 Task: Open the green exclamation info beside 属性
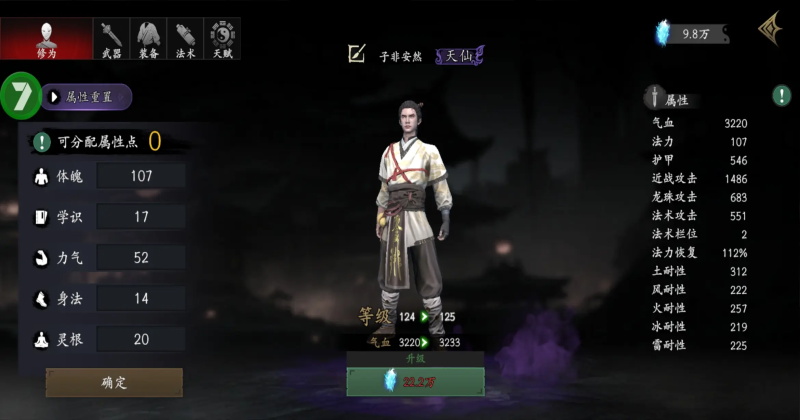pyautogui.click(x=781, y=96)
